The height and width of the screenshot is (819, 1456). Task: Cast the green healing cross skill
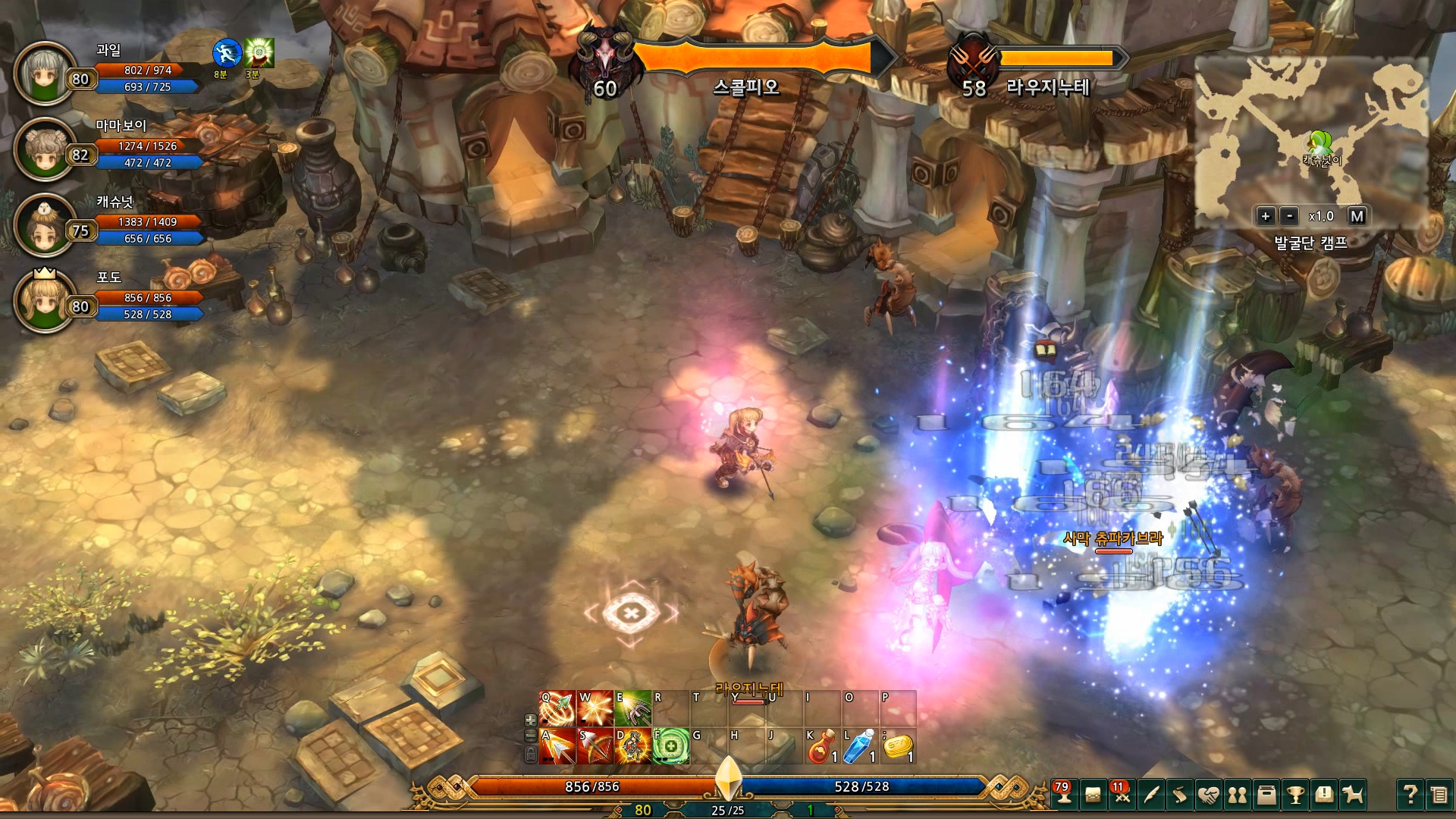(x=670, y=746)
